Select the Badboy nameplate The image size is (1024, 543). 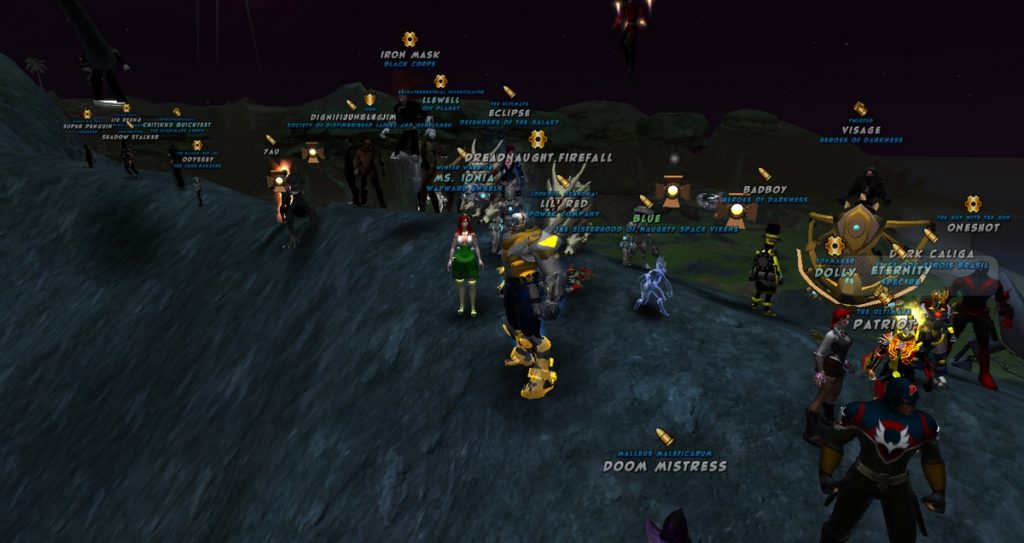point(765,189)
